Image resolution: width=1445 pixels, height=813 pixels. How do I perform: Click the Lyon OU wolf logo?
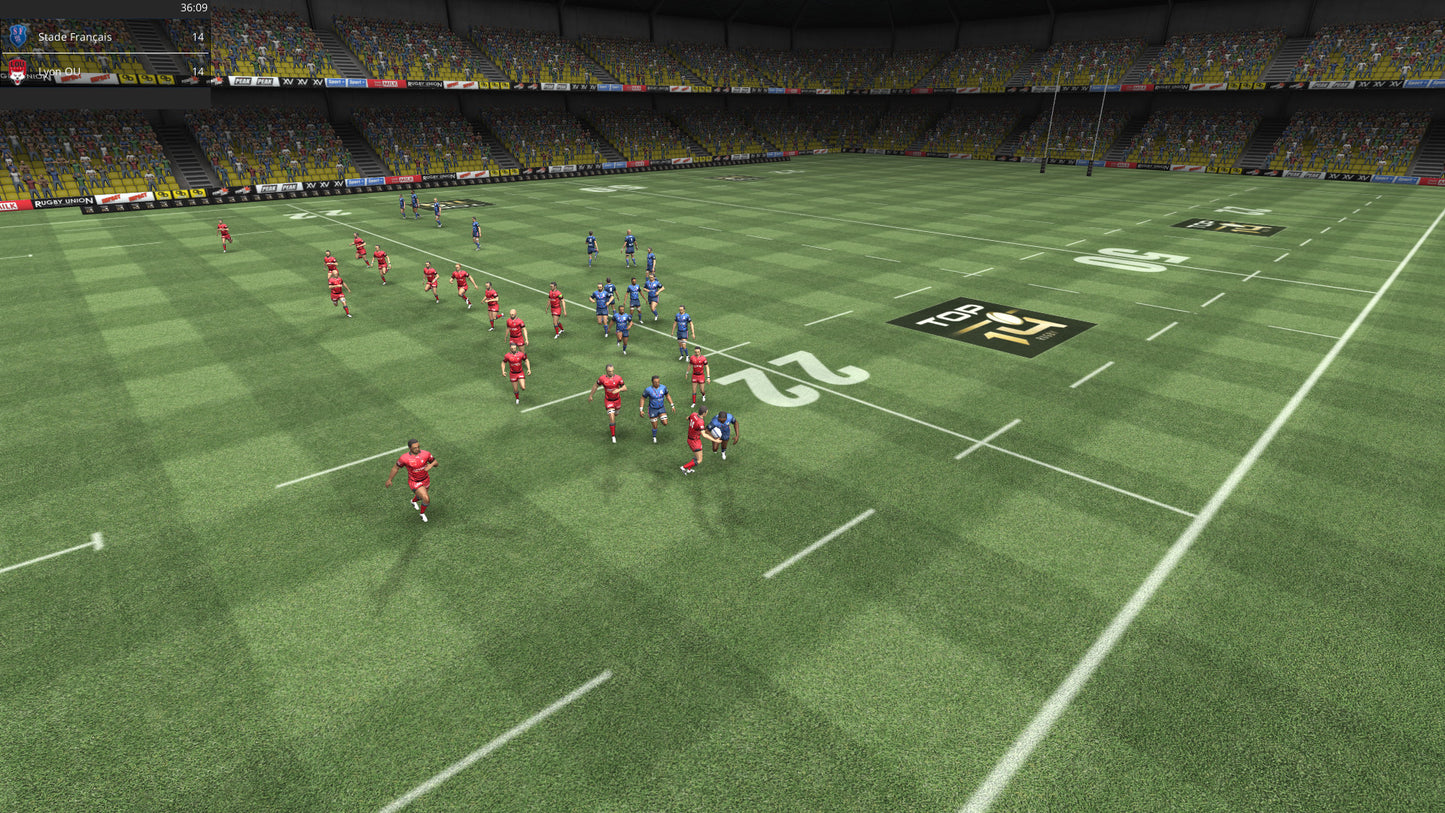(x=18, y=73)
